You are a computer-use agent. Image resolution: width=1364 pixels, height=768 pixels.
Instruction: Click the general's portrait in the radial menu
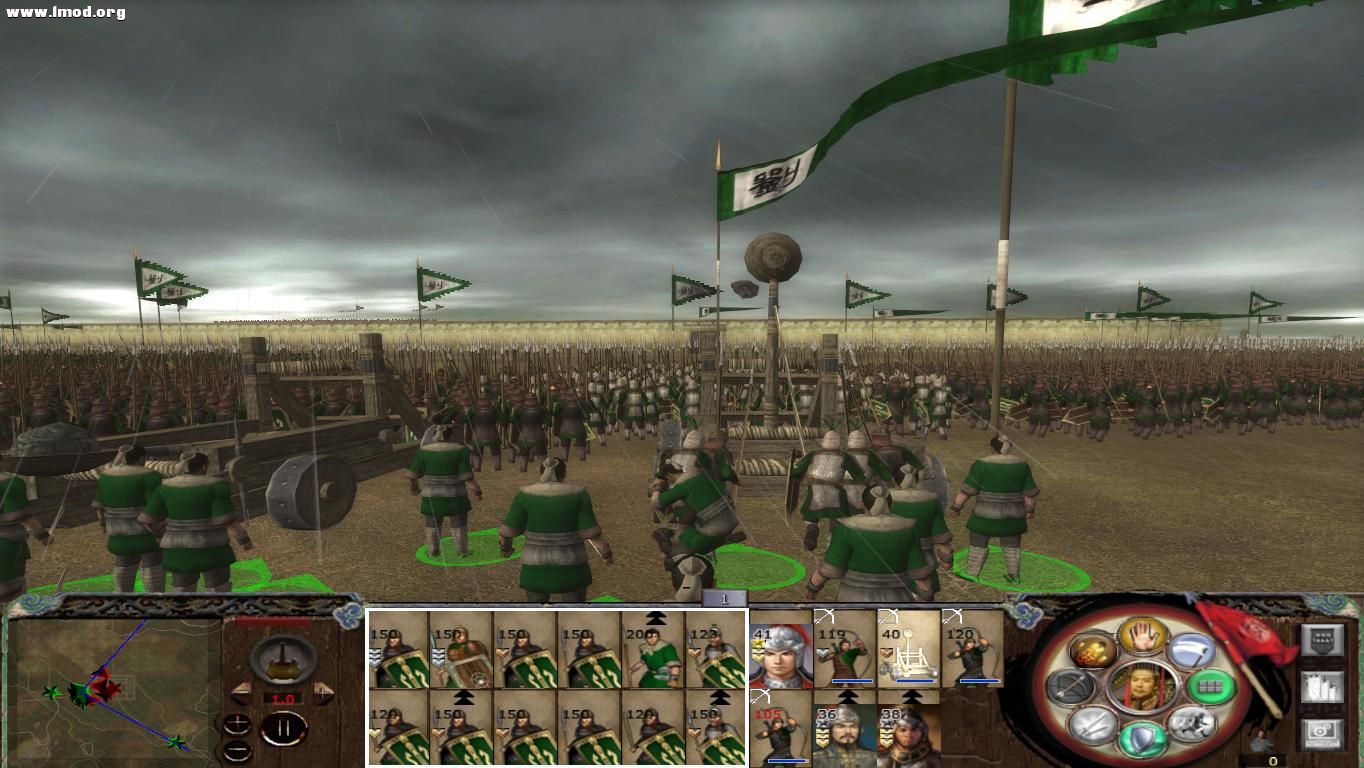coord(1143,686)
